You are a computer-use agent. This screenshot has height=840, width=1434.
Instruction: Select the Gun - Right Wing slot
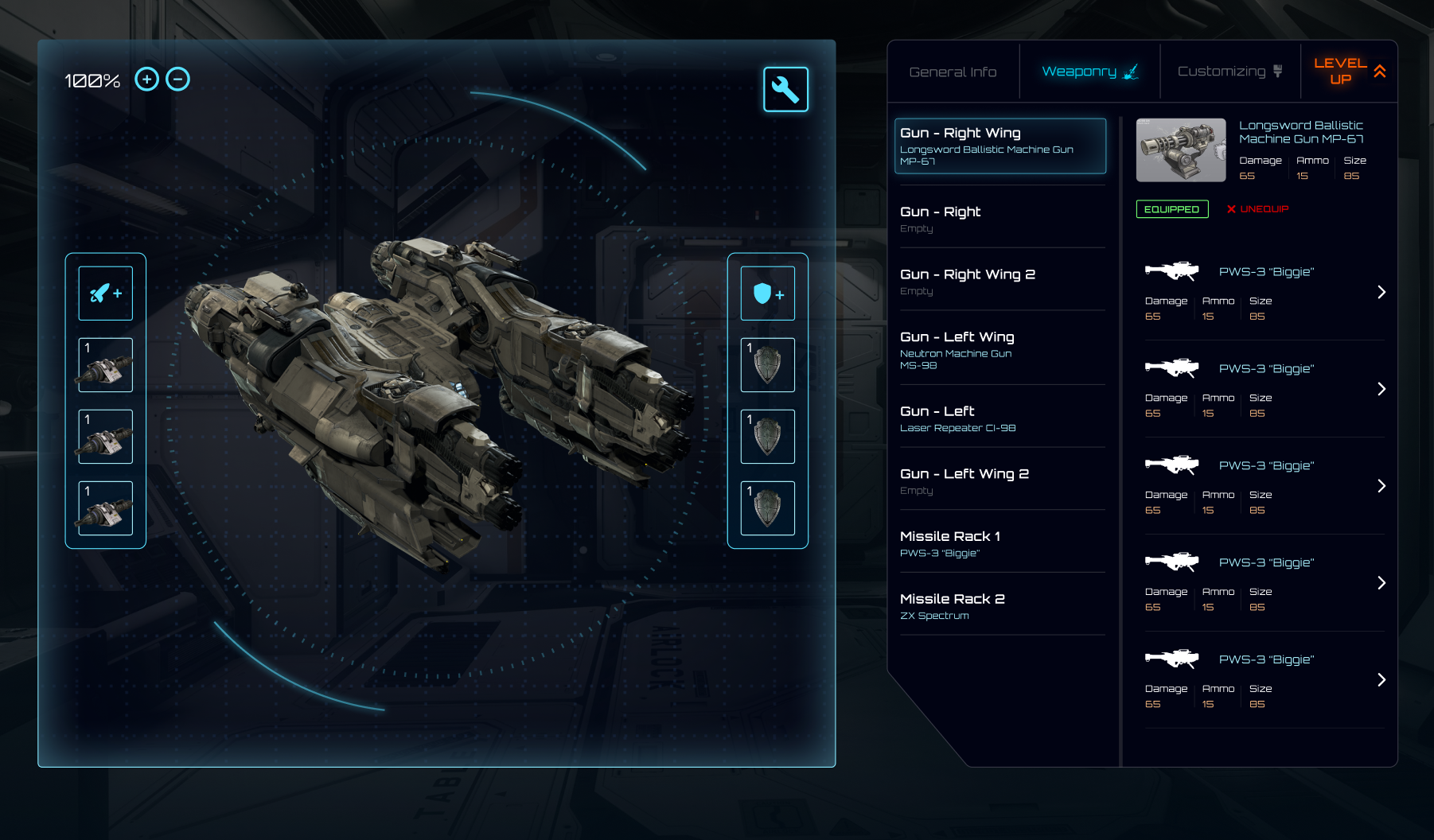click(x=1000, y=146)
